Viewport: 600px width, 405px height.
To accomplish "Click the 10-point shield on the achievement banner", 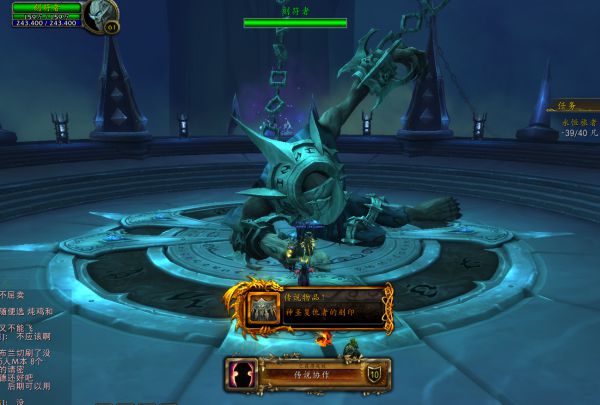I will point(375,374).
